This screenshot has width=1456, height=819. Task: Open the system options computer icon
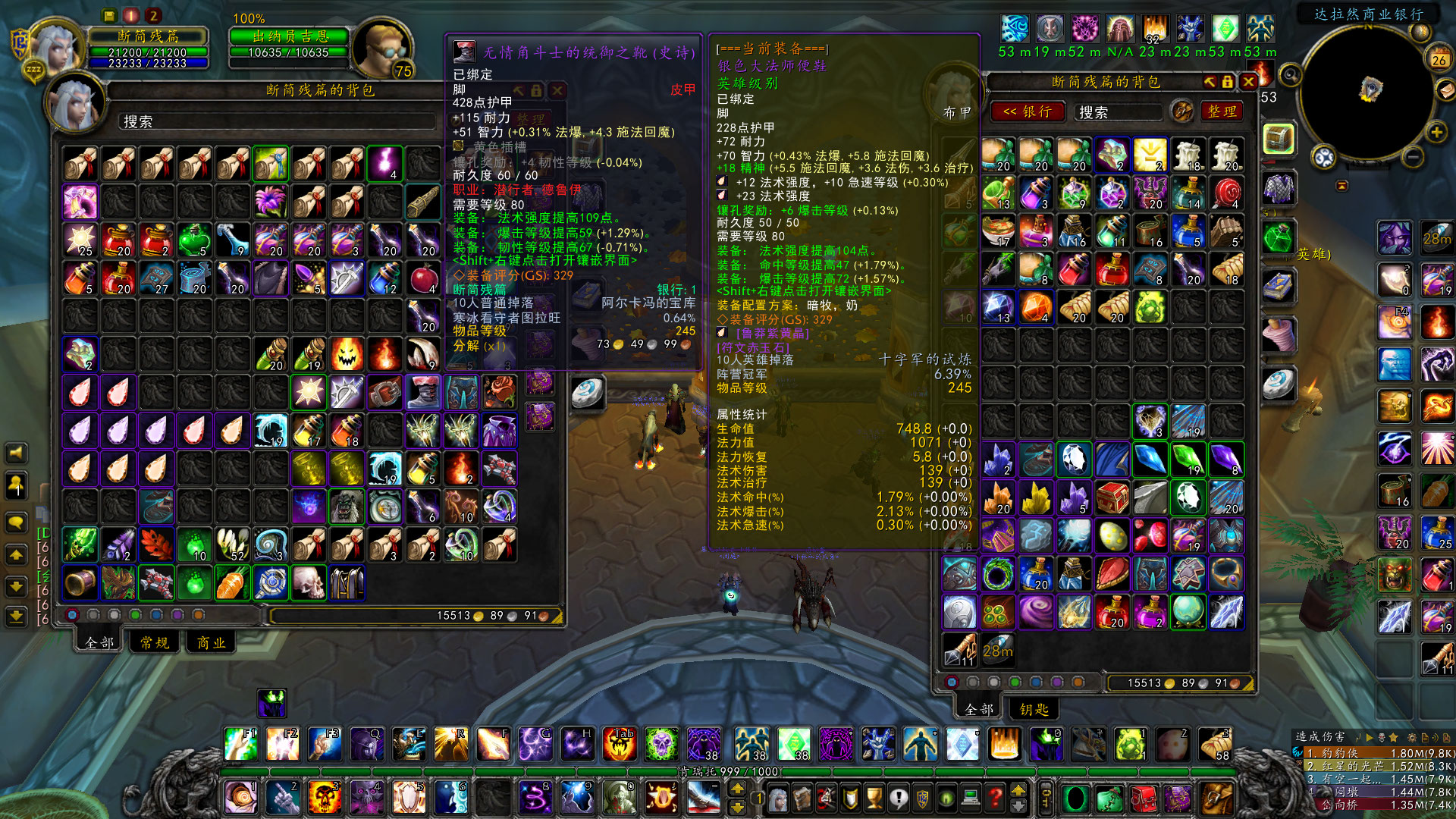970,799
